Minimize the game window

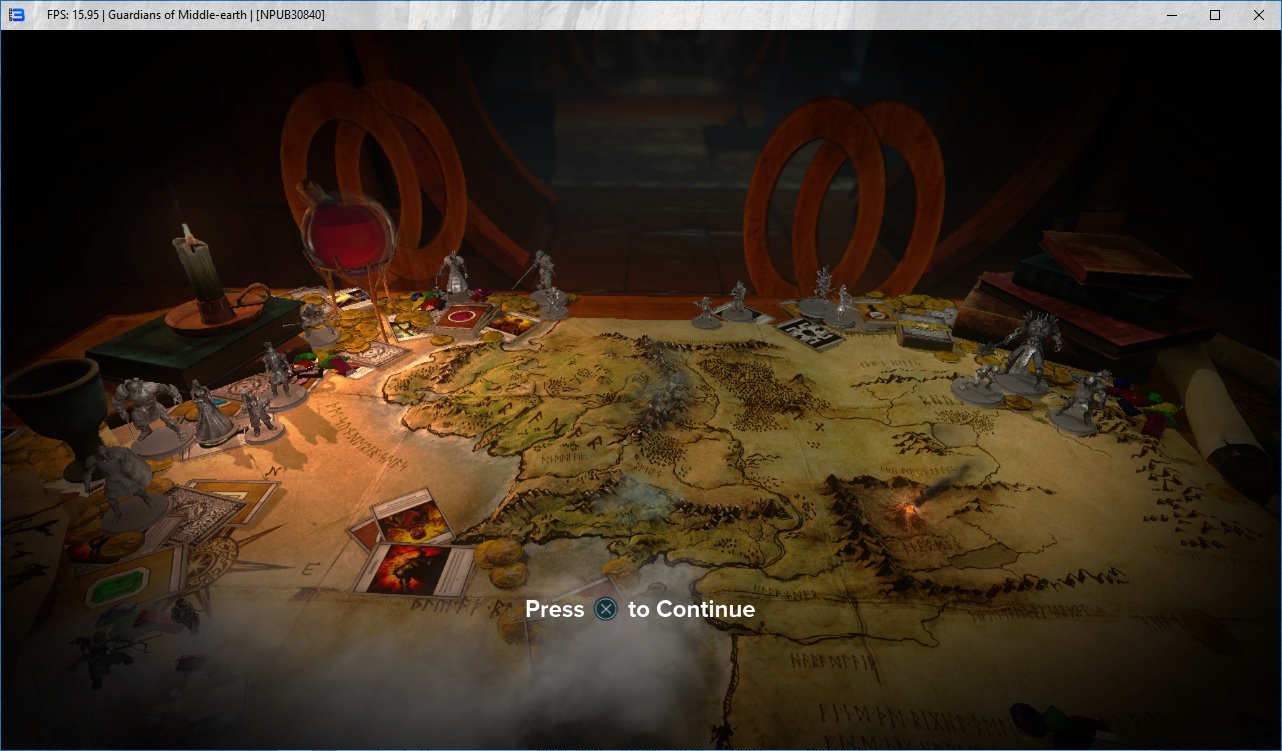(x=1170, y=15)
